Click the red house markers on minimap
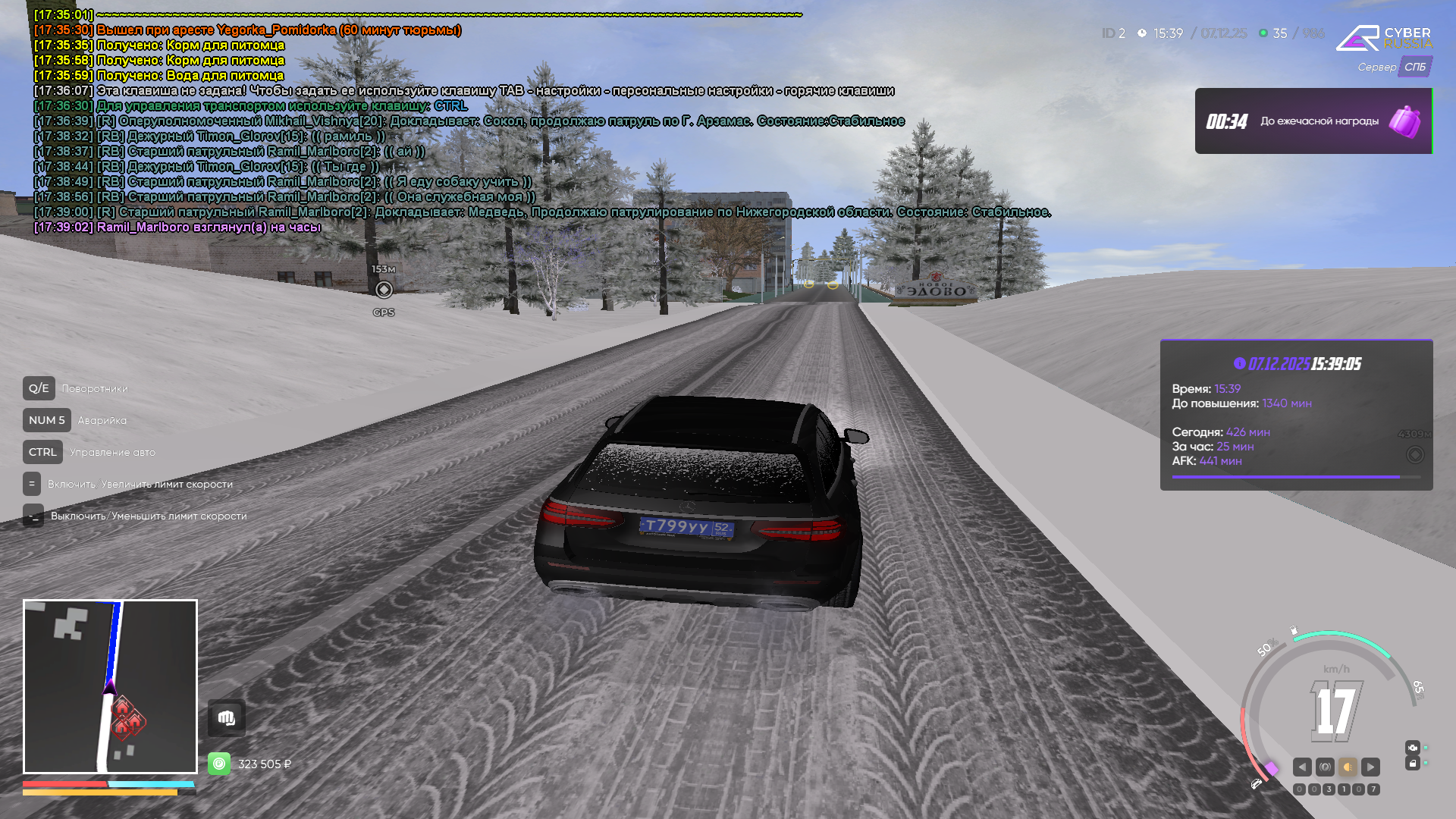The image size is (1456, 819). coord(127,718)
